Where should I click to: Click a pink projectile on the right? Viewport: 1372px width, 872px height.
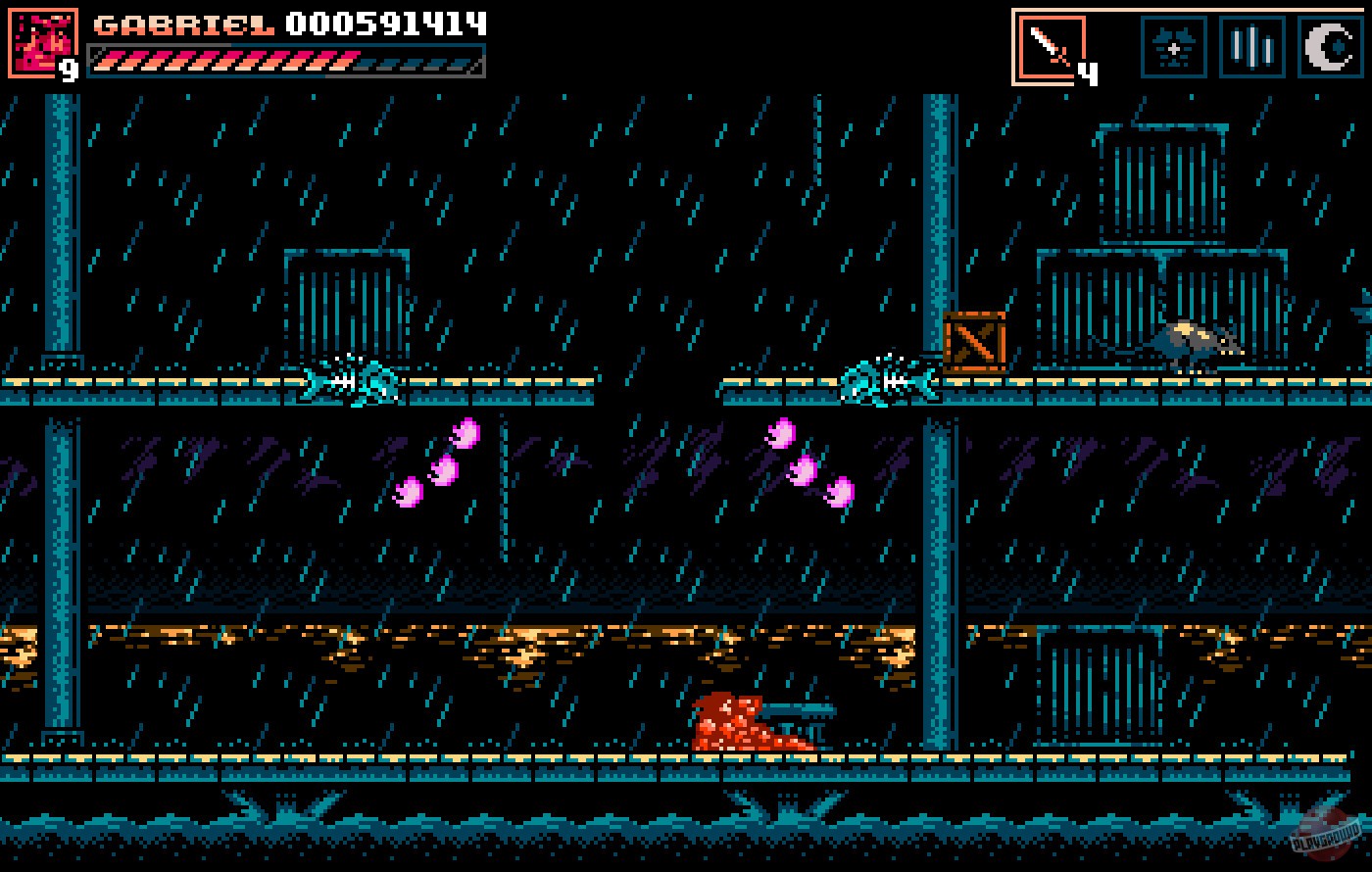click(x=808, y=465)
